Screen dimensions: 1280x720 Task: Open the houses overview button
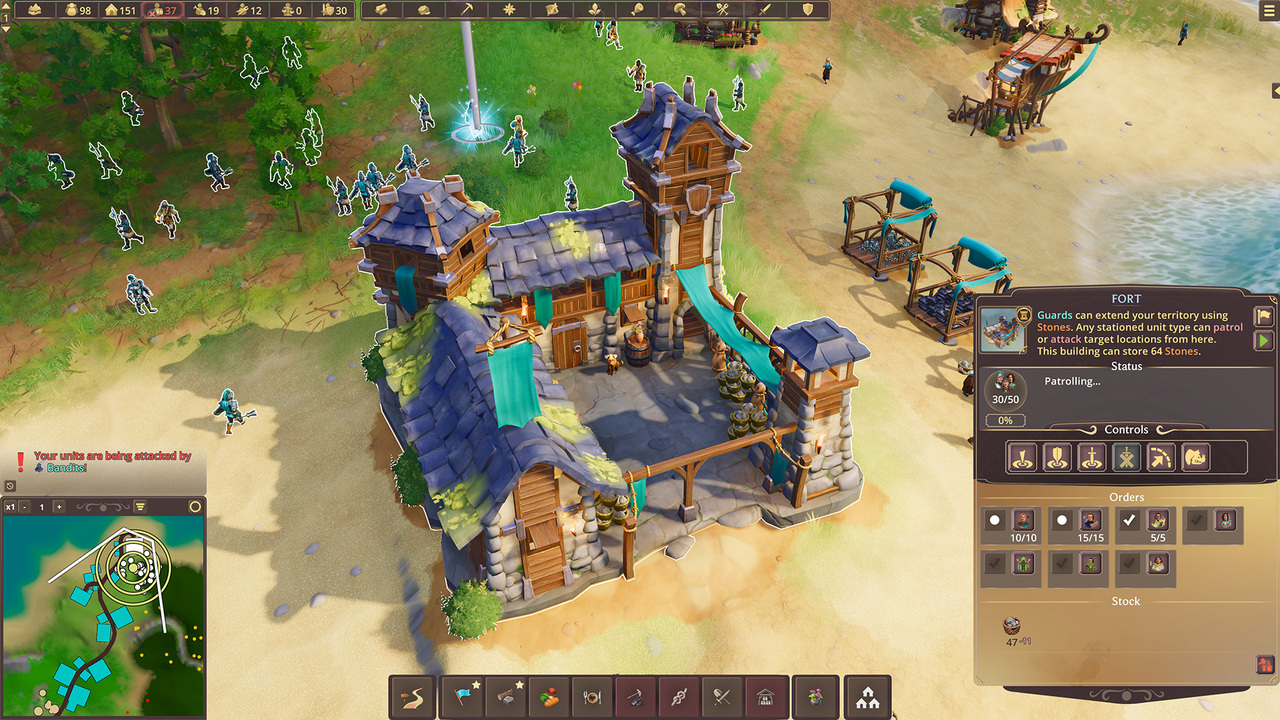tap(867, 696)
